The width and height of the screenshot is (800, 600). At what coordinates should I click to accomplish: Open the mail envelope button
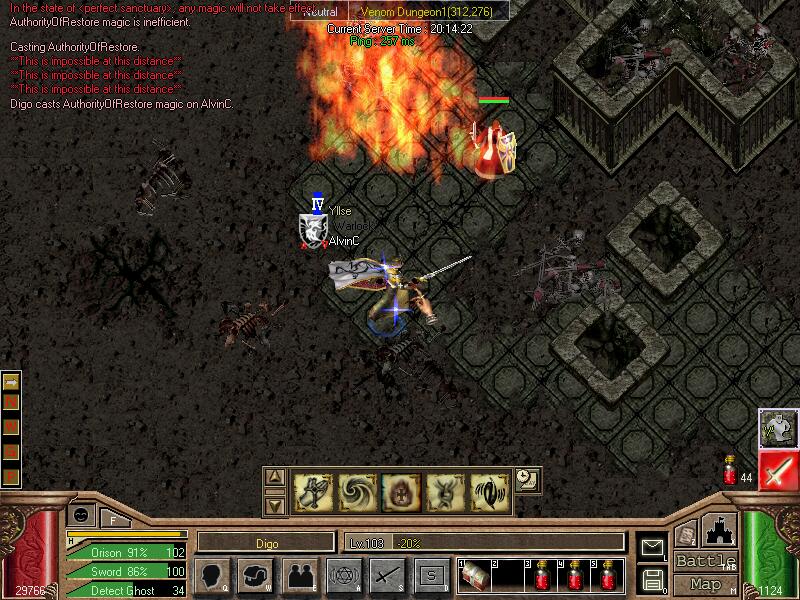click(652, 547)
